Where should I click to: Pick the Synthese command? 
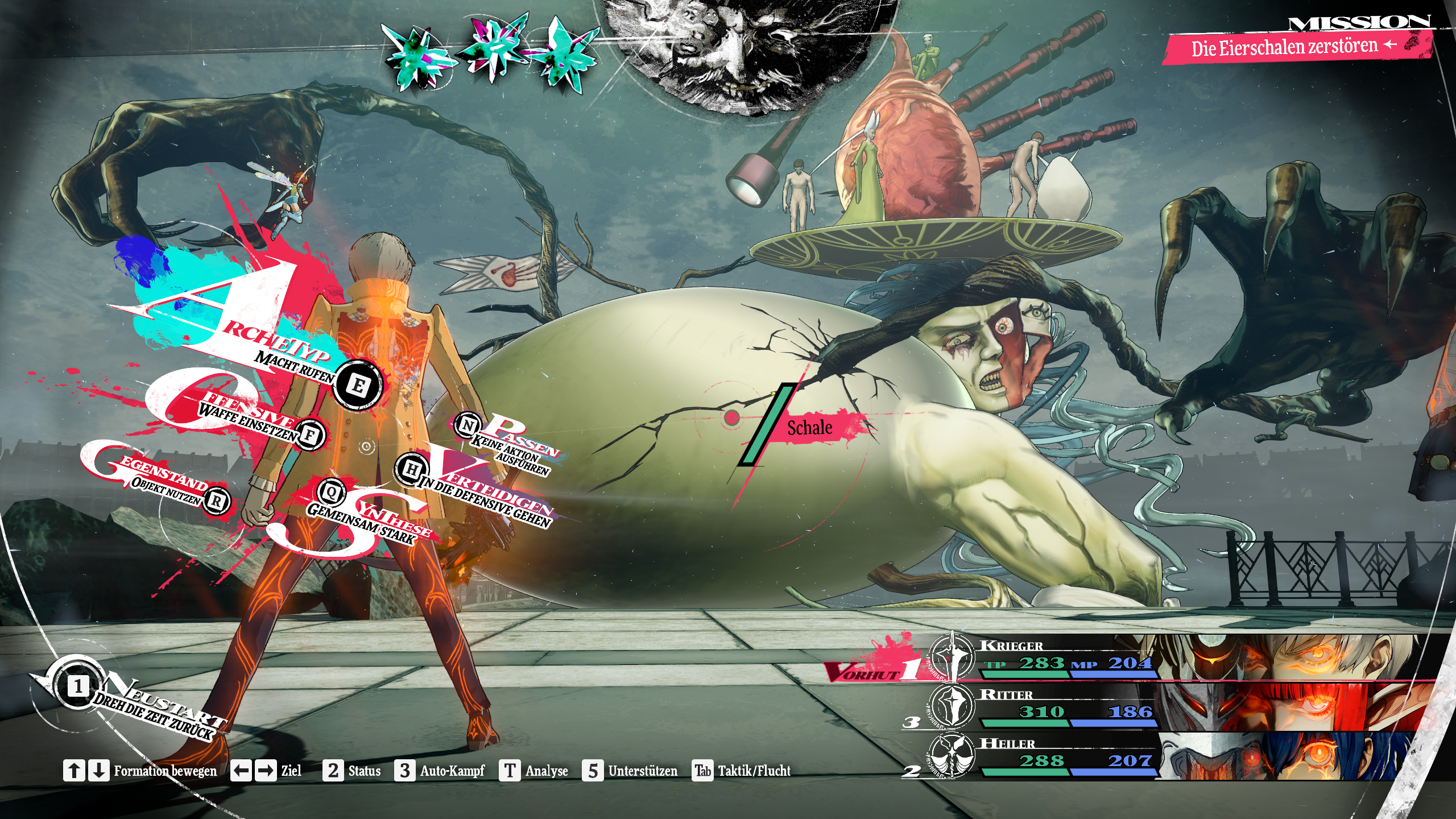pyautogui.click(x=332, y=492)
